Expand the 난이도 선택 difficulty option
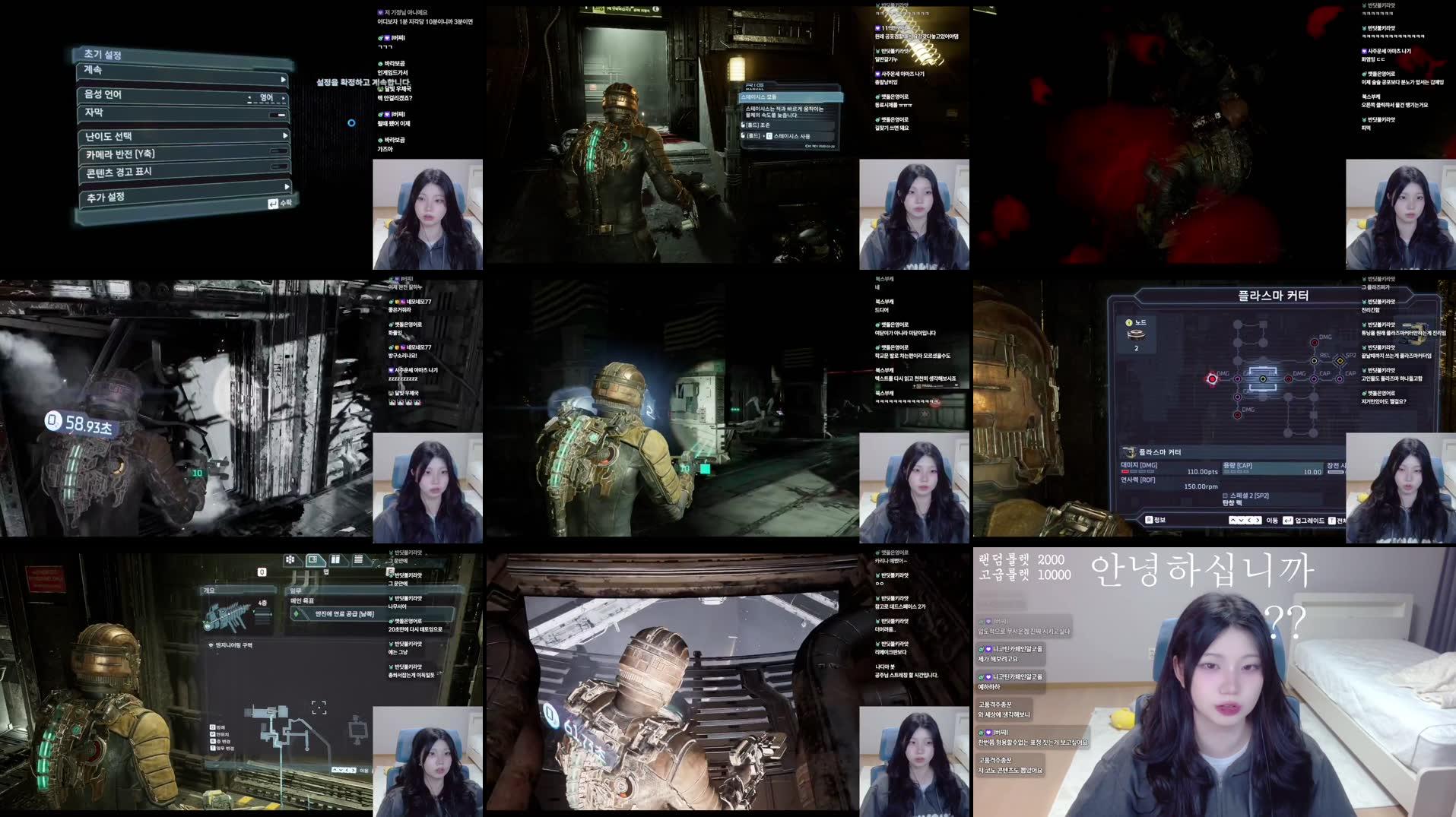1456x817 pixels. point(284,136)
